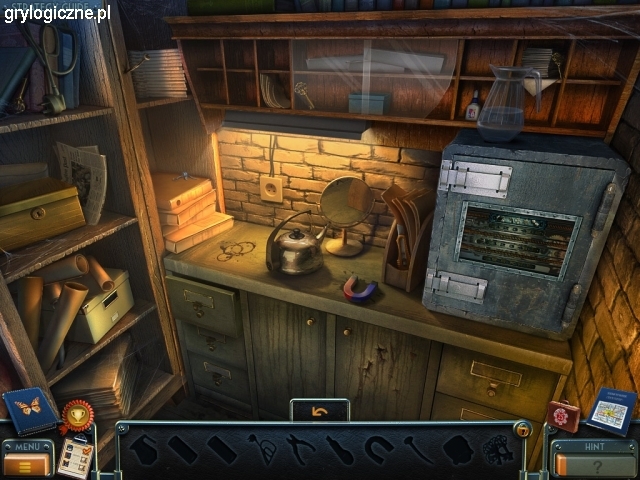Click the inventory lock button
The height and width of the screenshot is (480, 640).
point(522,429)
